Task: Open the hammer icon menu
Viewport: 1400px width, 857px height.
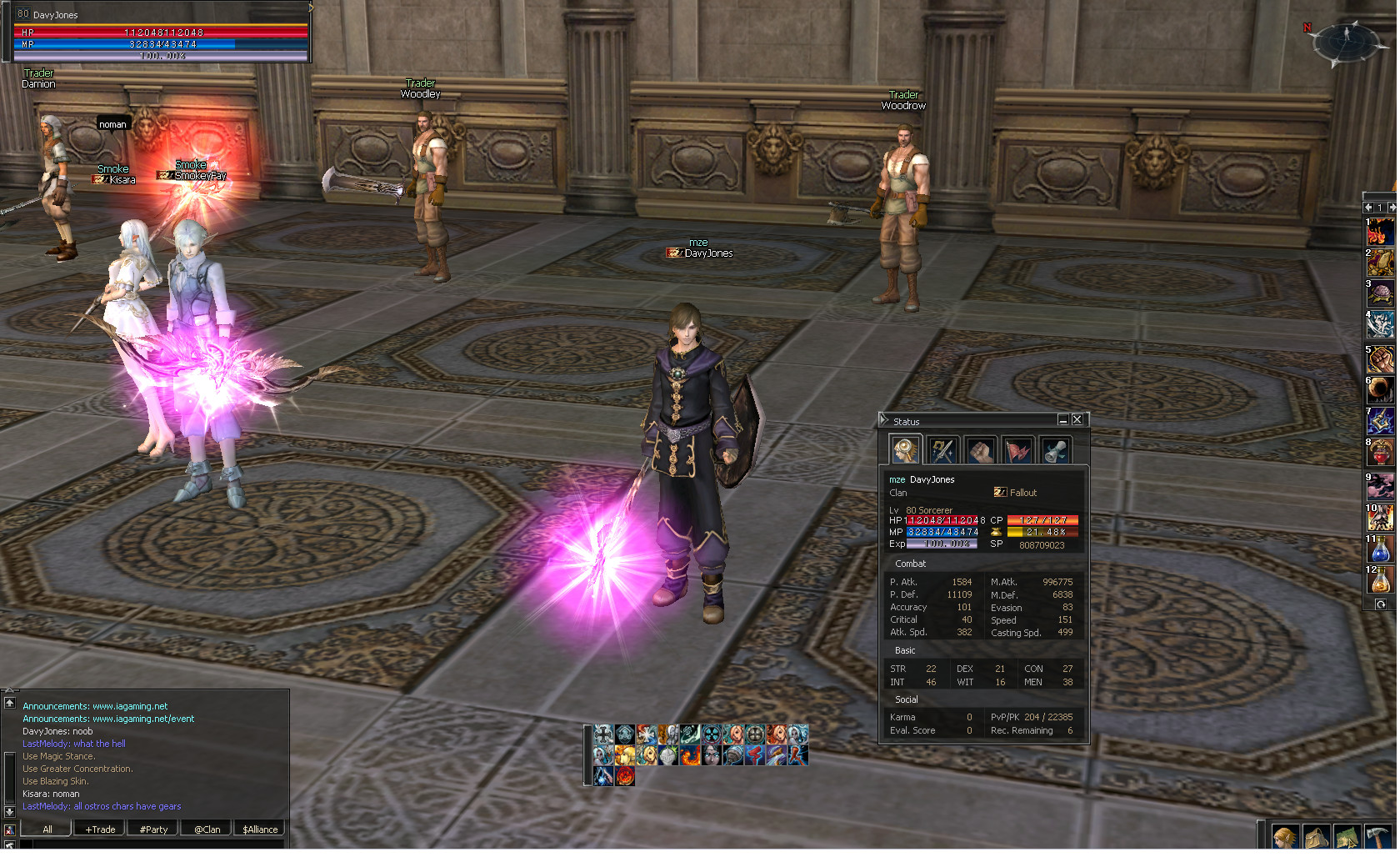Action: click(x=1377, y=837)
